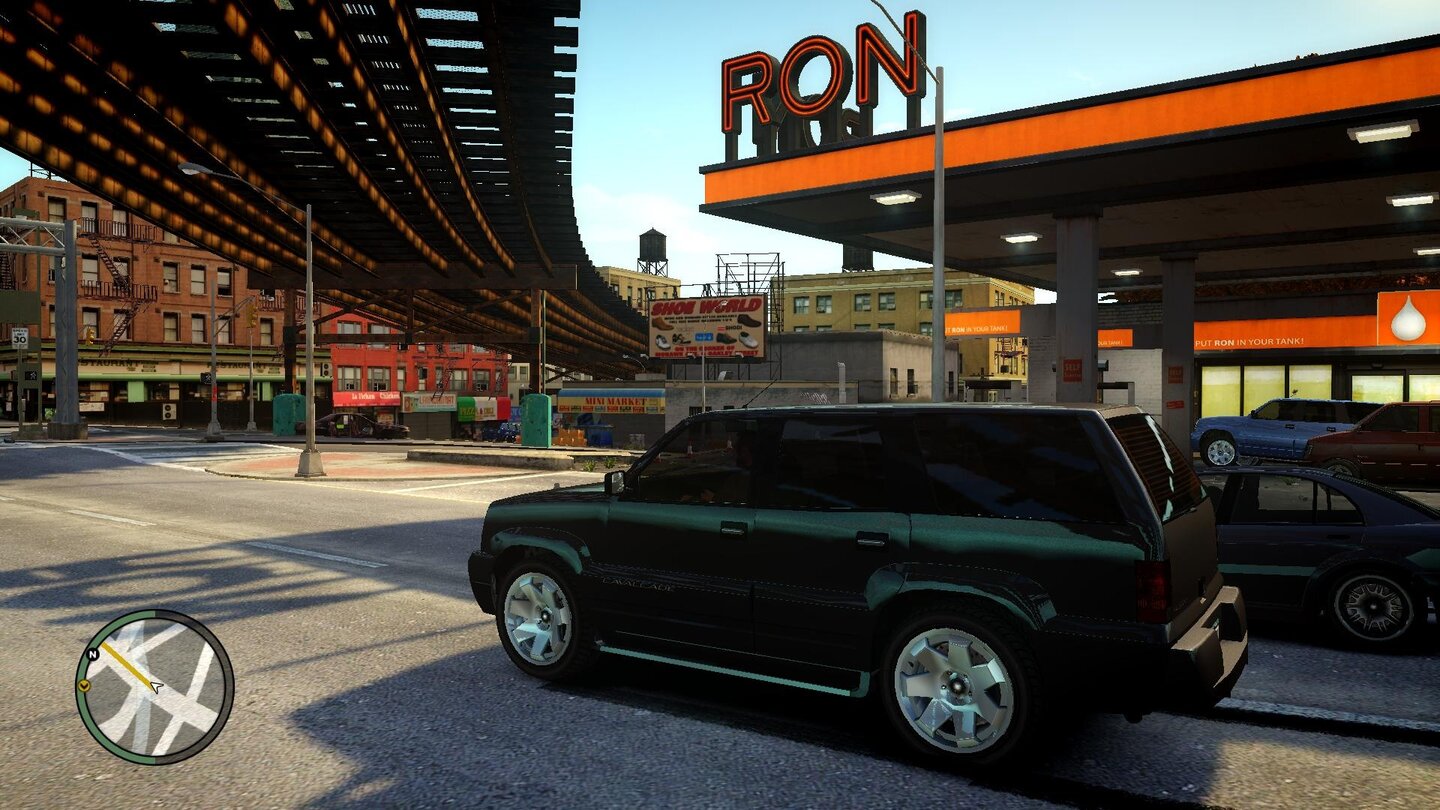This screenshot has height=810, width=1440.
Task: Click the SHOE WORLD billboard headline text
Action: (704, 307)
